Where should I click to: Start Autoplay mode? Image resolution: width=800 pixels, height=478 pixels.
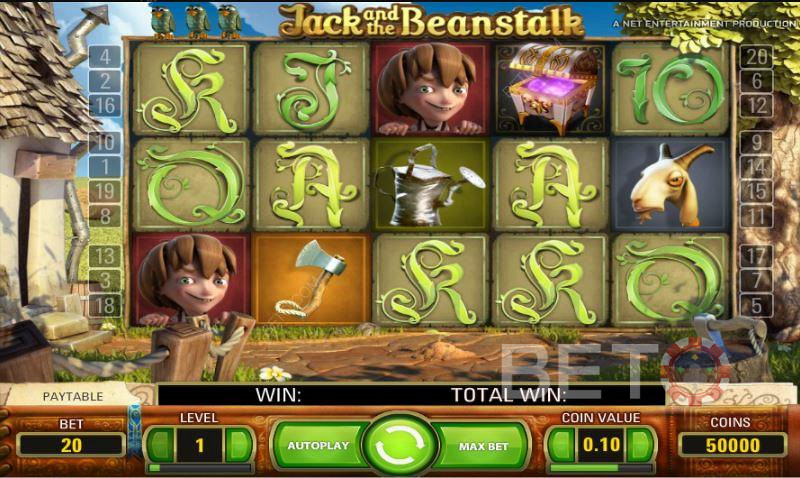[x=316, y=444]
